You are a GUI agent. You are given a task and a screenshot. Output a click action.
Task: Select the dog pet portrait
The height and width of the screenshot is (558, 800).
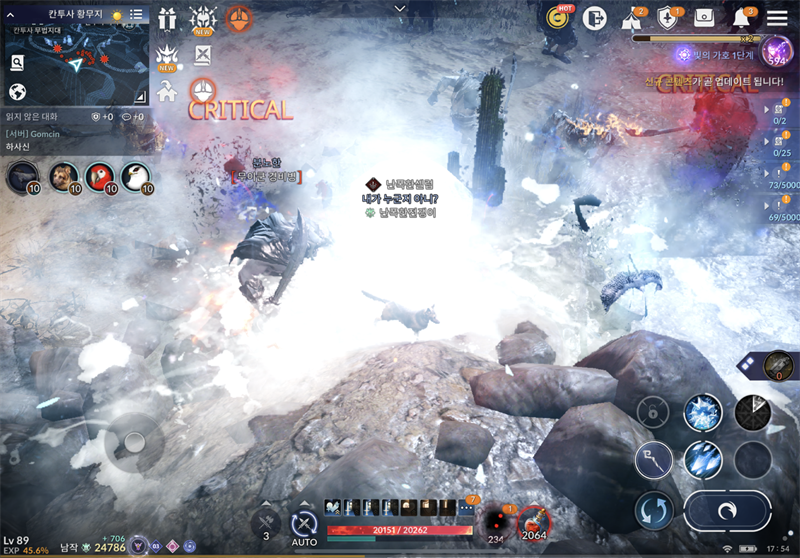pos(63,177)
